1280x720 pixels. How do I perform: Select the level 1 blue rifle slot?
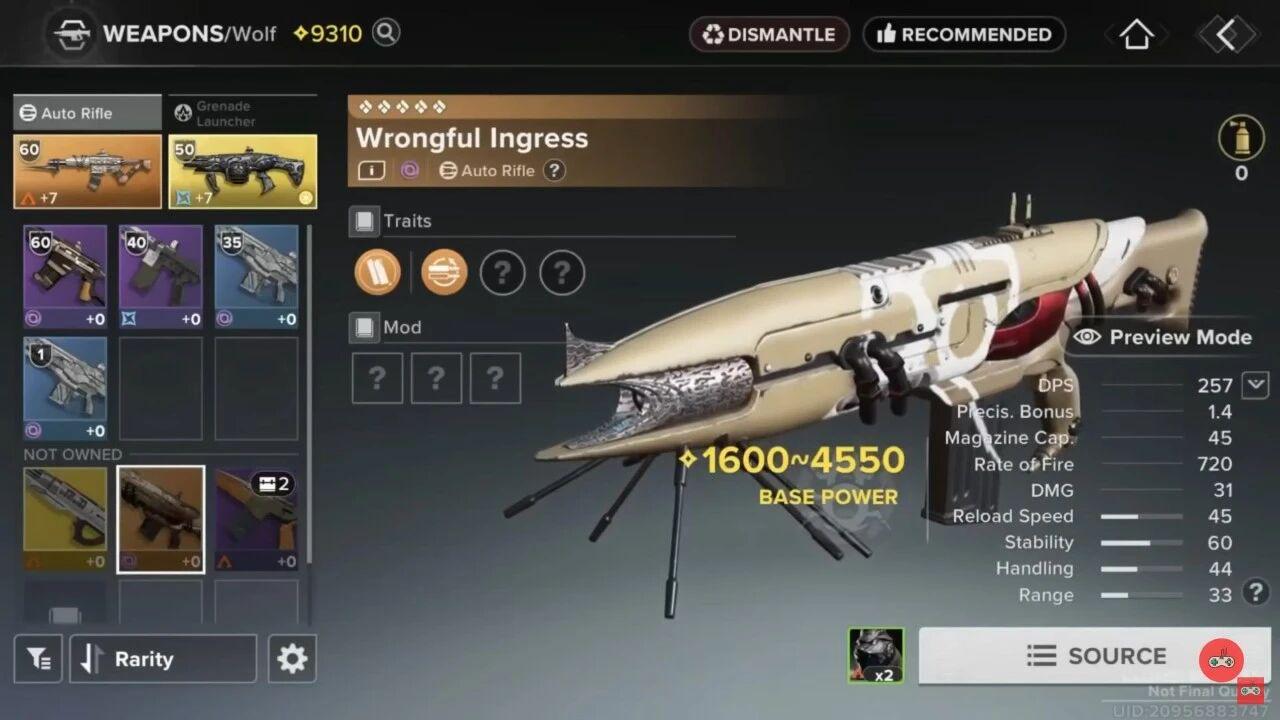(x=65, y=388)
